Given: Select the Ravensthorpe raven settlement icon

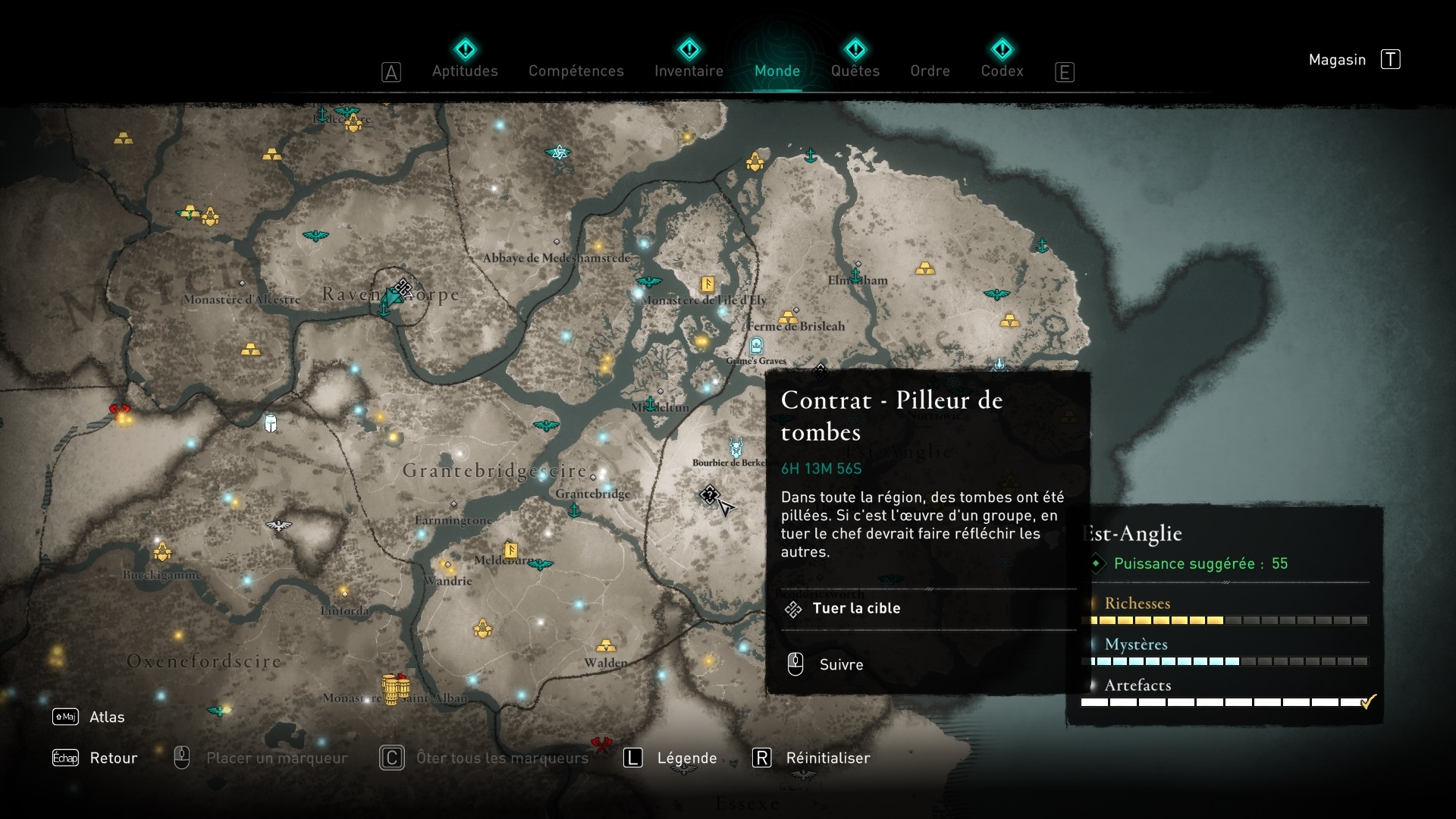Looking at the screenshot, I should 391,296.
